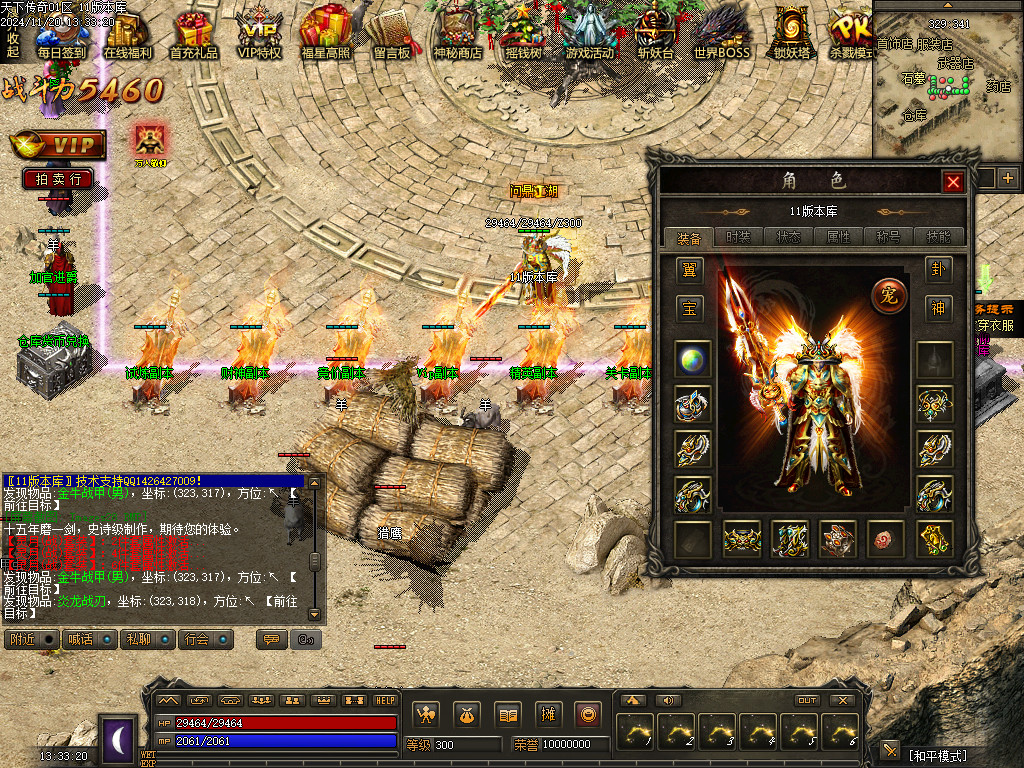The image size is (1024, 768).
Task: Open the 摊 stall button
Action: pos(548,715)
